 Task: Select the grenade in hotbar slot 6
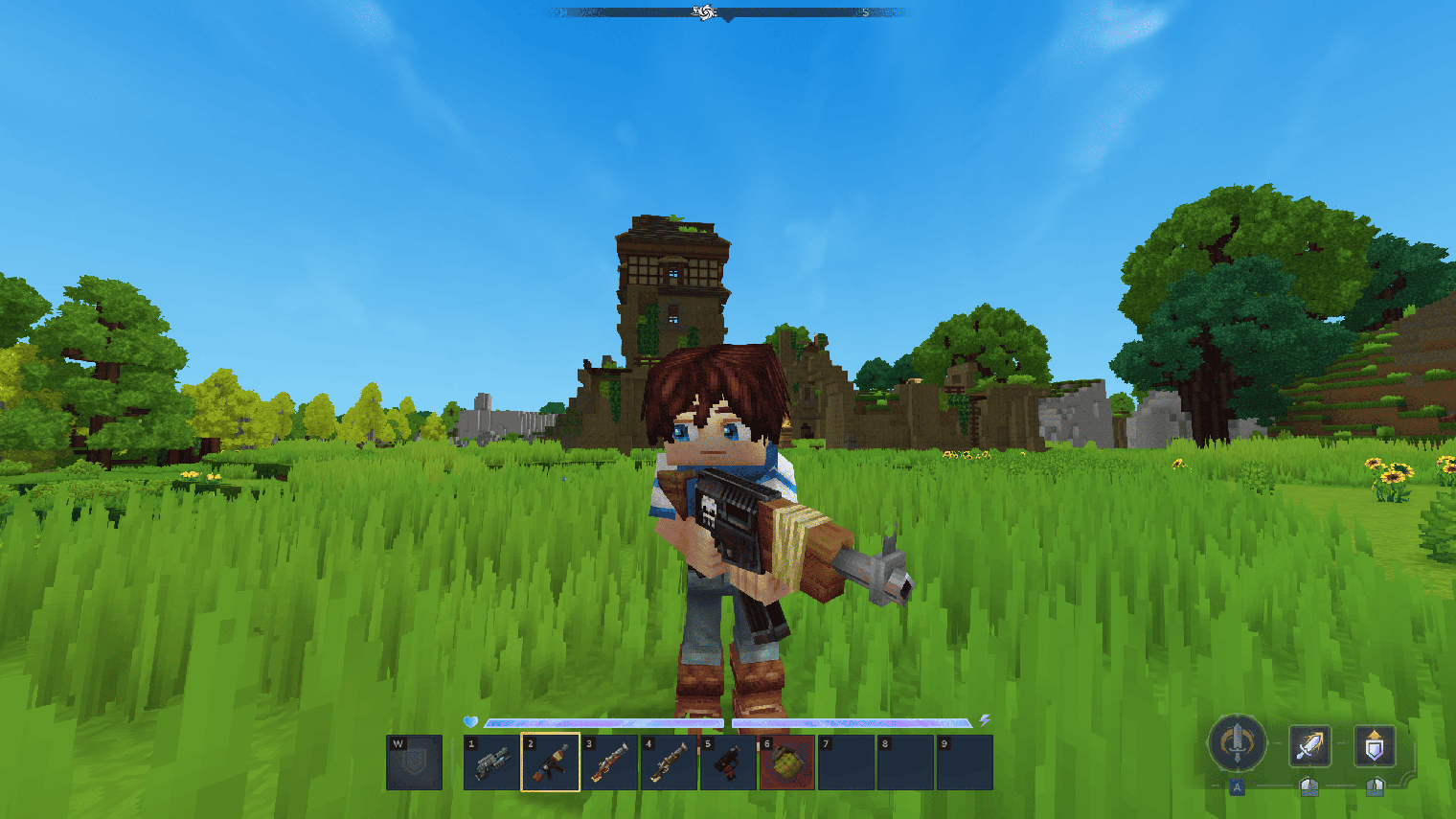pyautogui.click(x=785, y=762)
